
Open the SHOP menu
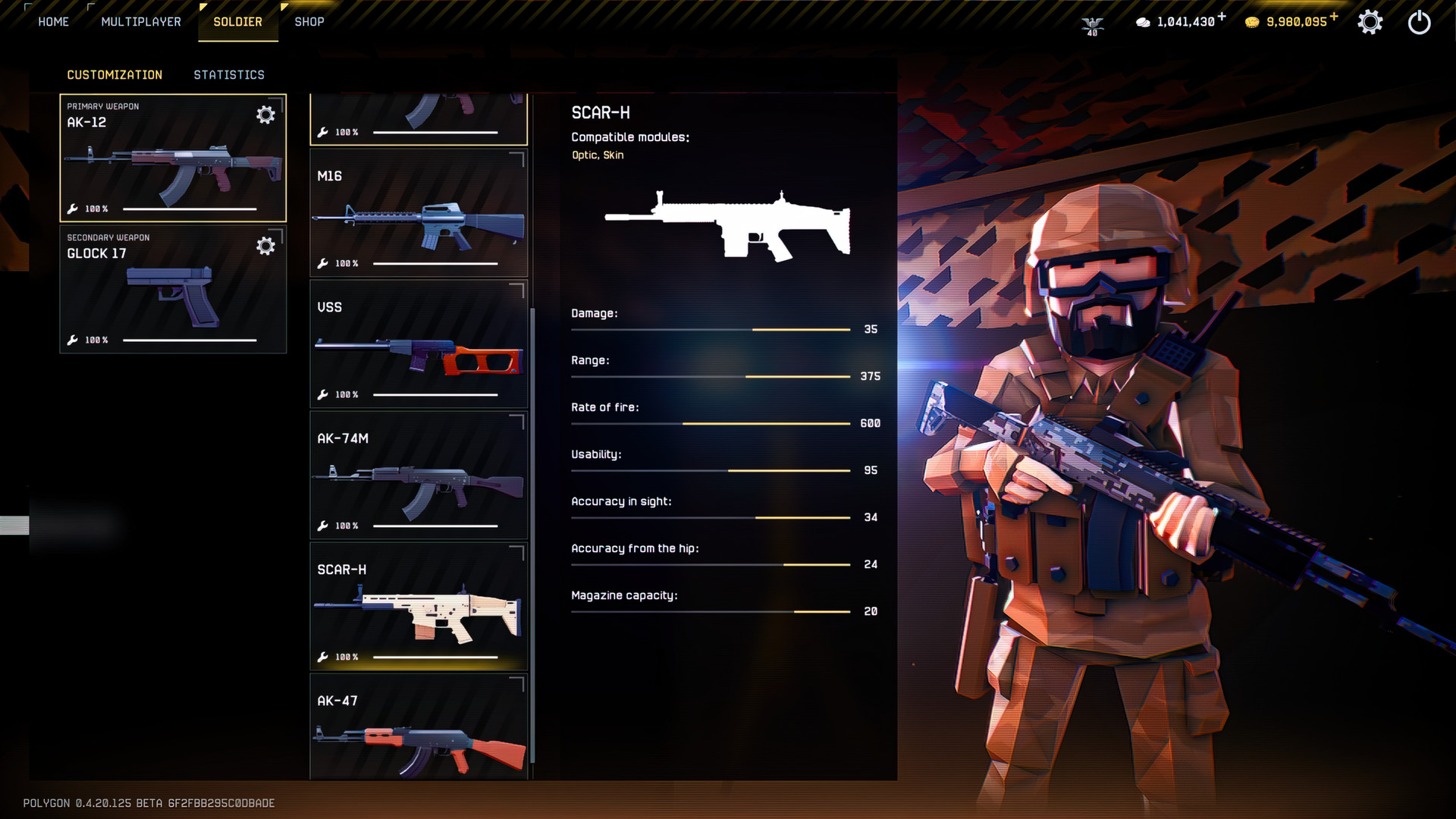(x=309, y=21)
